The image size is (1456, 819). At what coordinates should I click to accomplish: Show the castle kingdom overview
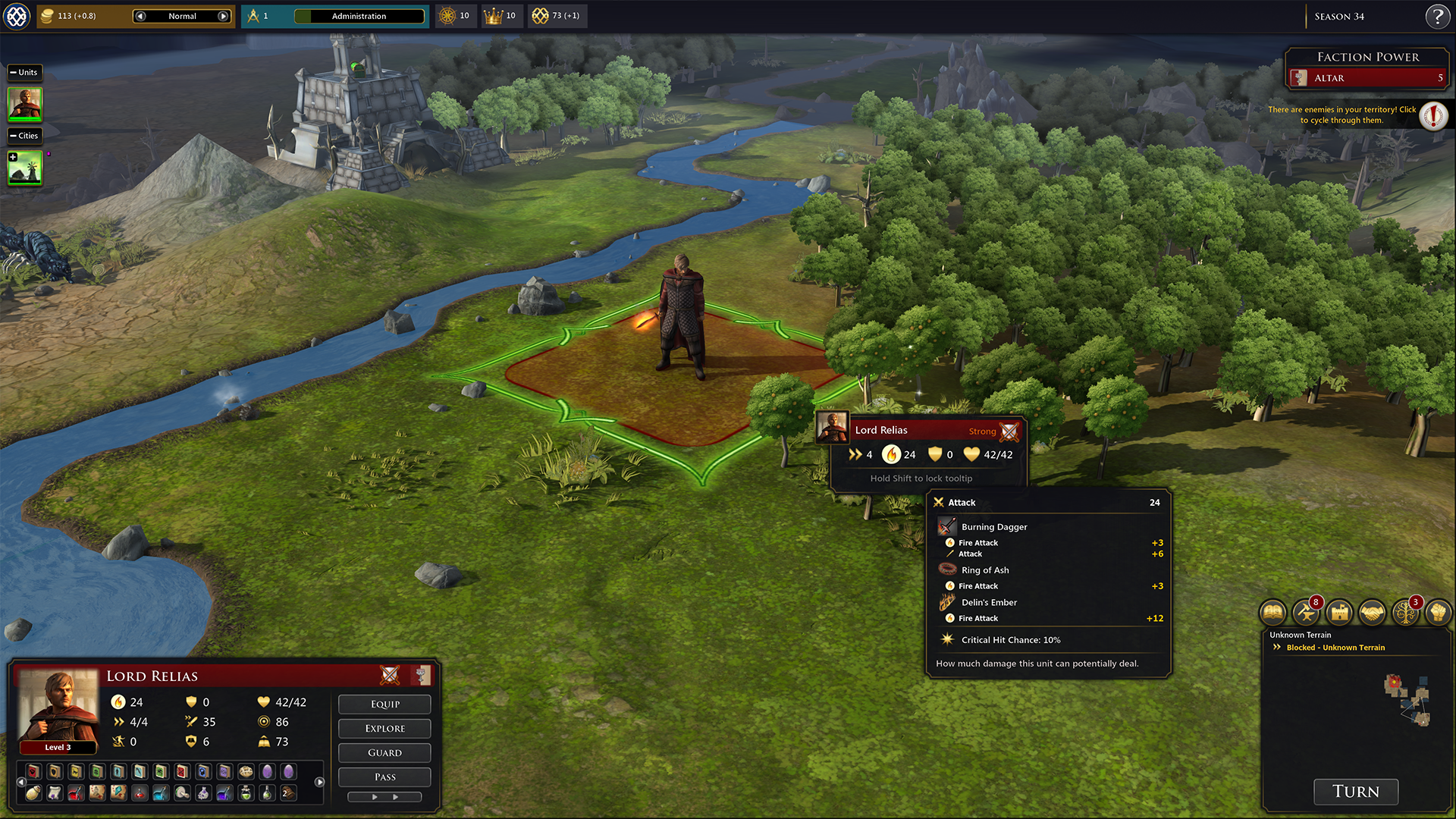coord(1339,612)
